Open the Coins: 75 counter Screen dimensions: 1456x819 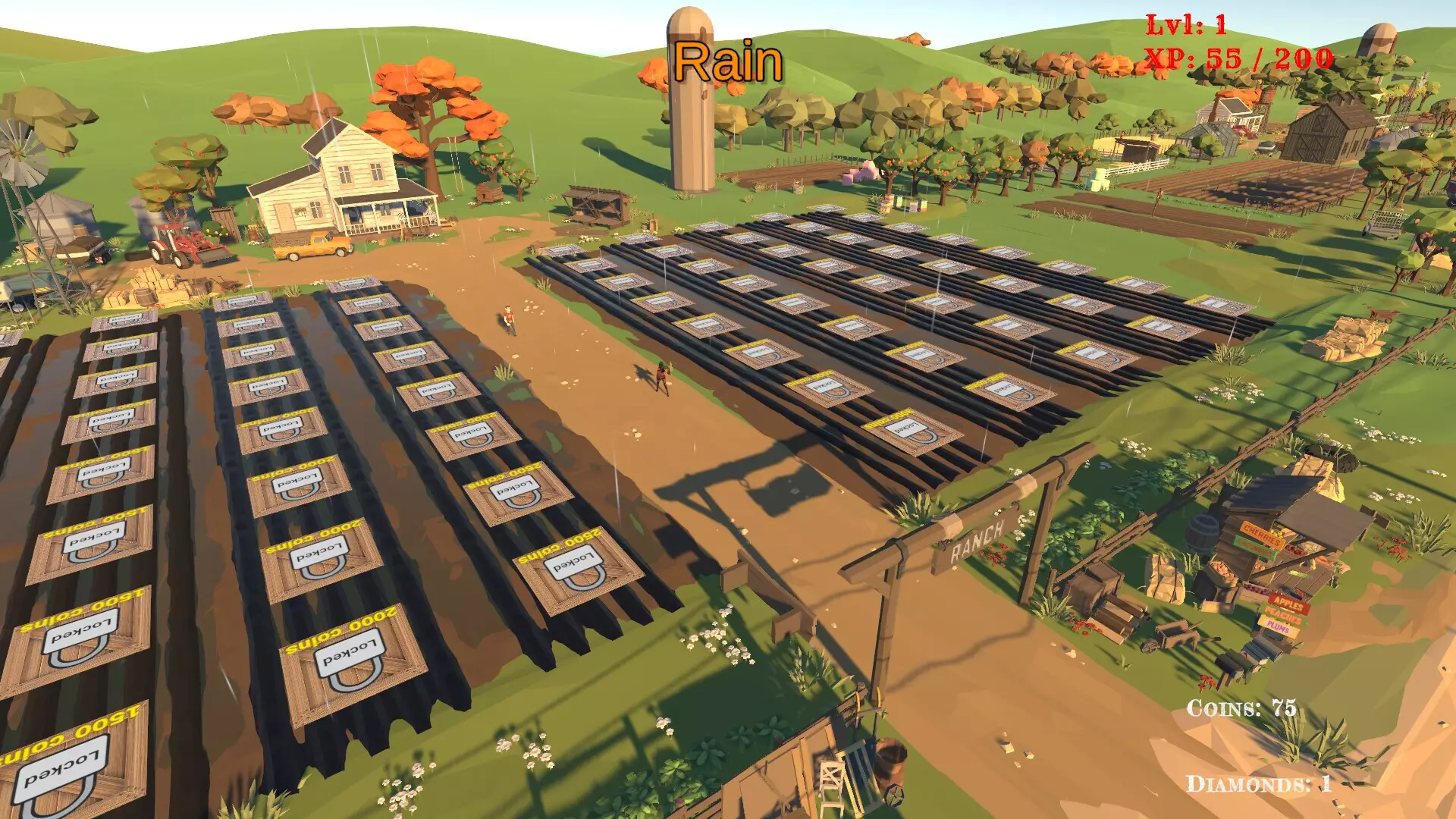(x=1241, y=709)
